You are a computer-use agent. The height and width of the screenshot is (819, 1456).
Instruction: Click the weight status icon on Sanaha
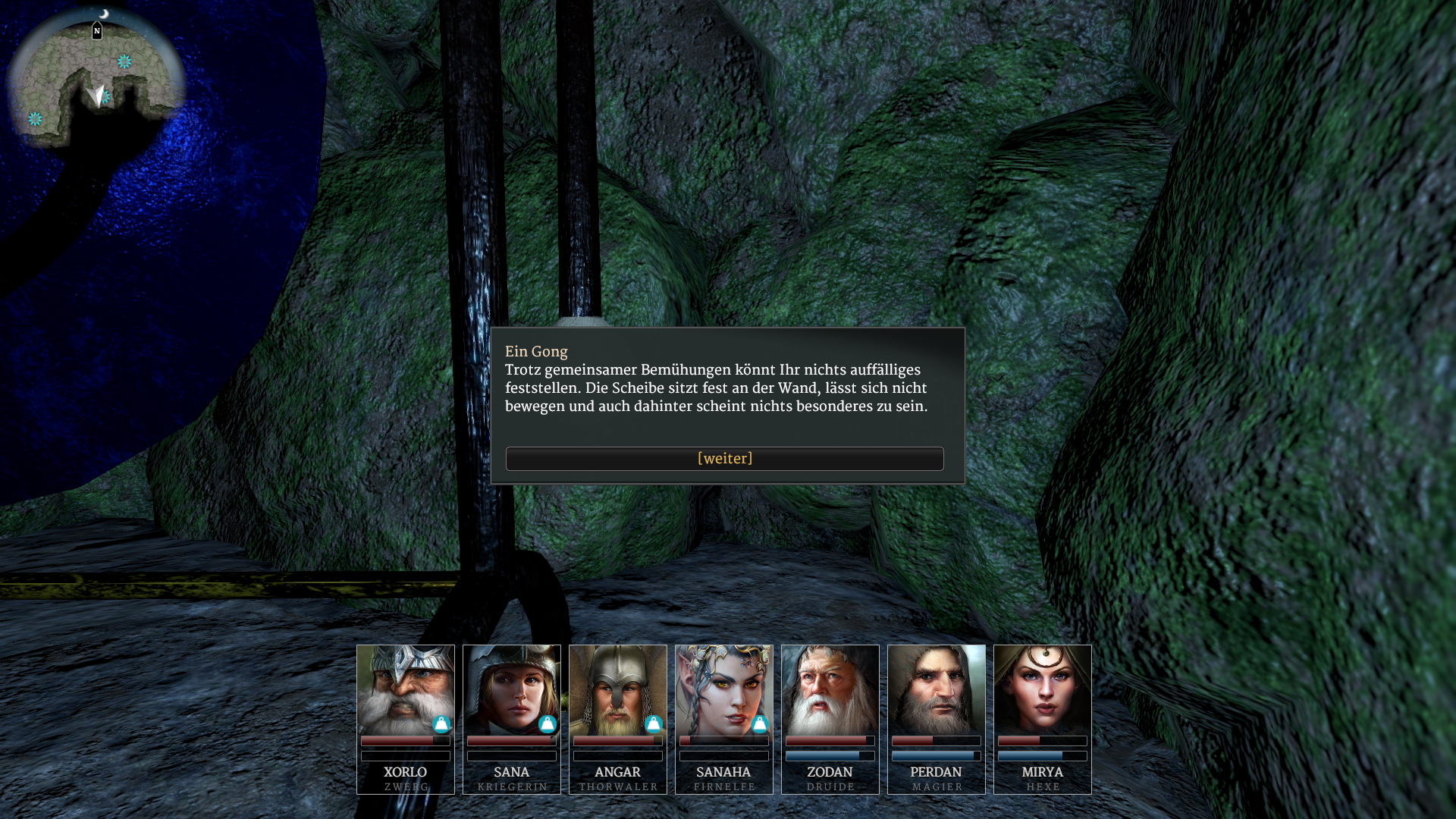coord(760,724)
